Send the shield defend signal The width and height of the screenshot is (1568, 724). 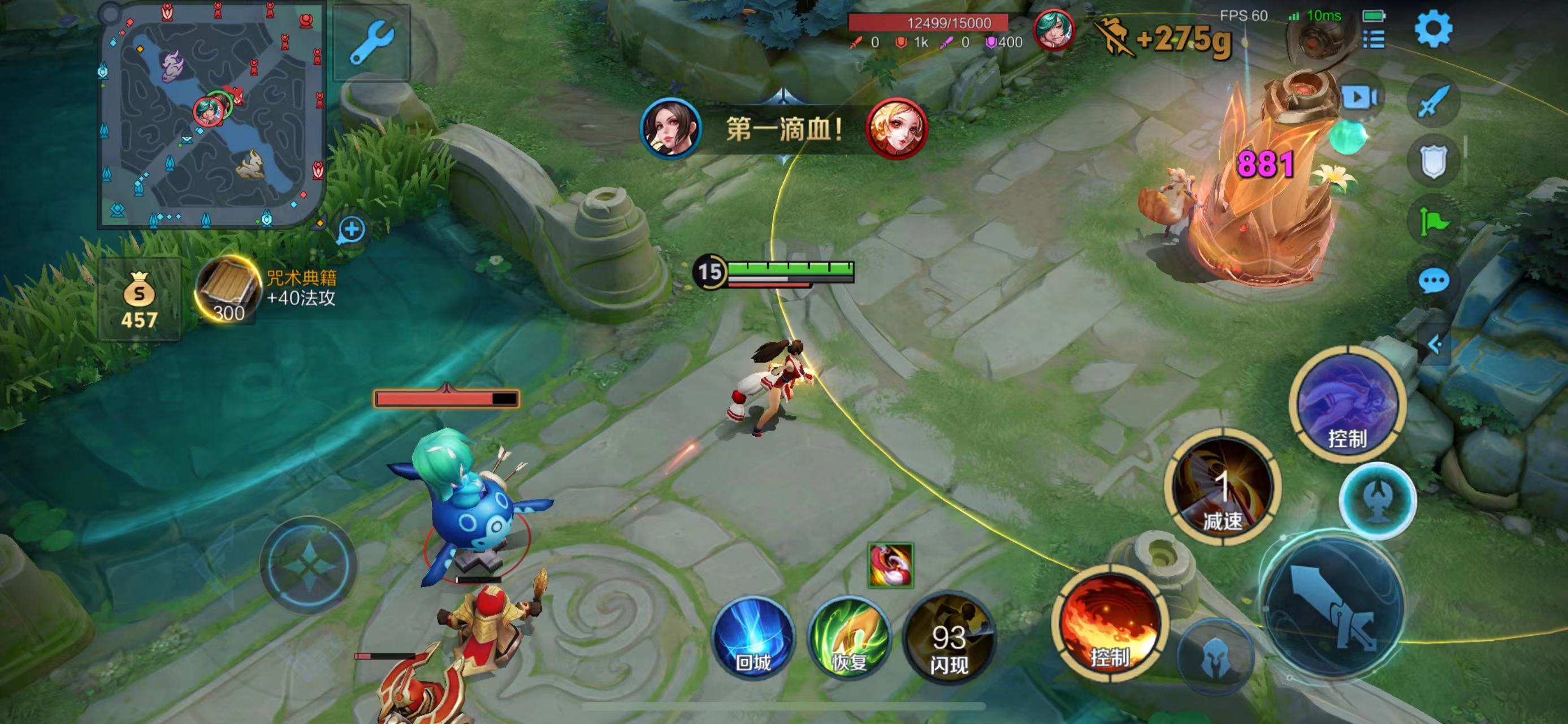[1433, 161]
